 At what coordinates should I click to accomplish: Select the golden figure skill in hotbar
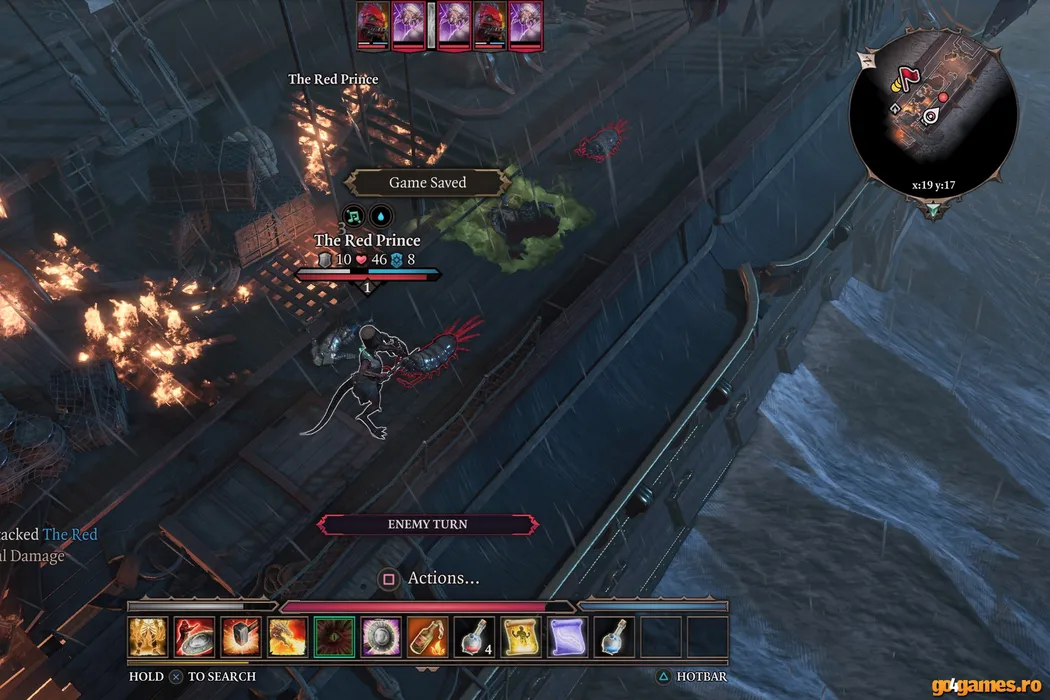tap(147, 636)
